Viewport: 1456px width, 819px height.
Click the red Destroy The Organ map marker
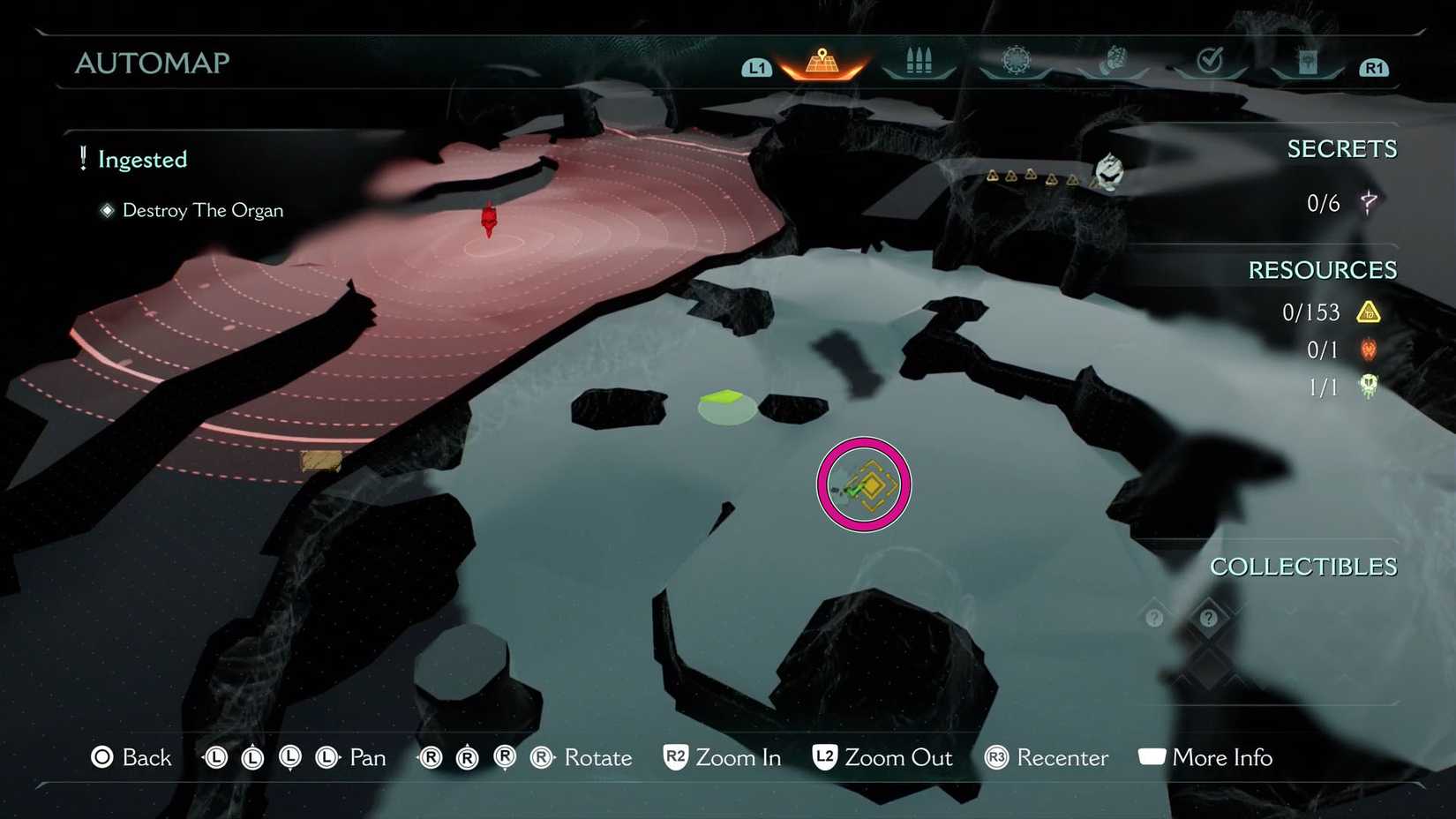(489, 219)
